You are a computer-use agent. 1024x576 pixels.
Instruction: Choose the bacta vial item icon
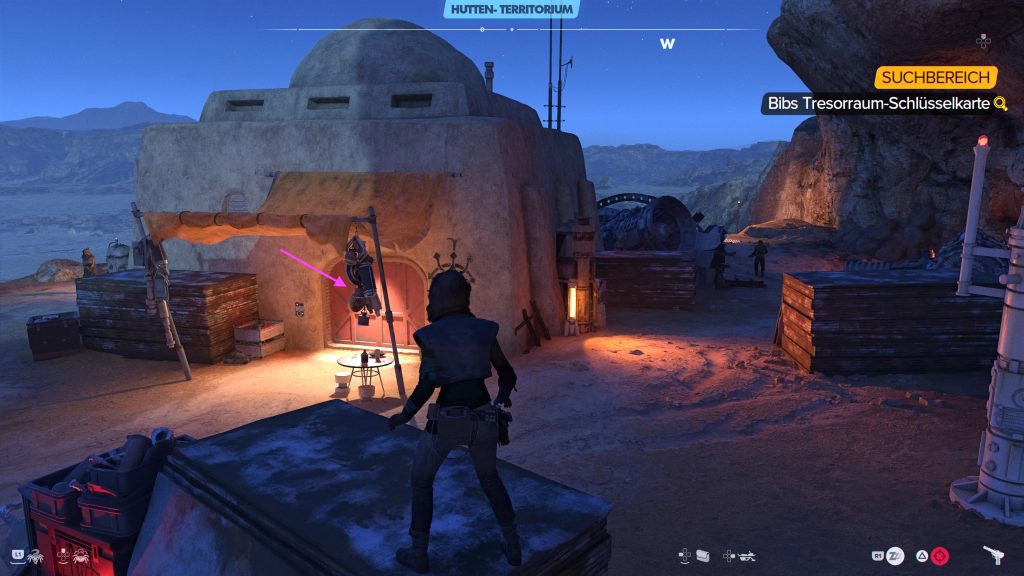click(703, 554)
